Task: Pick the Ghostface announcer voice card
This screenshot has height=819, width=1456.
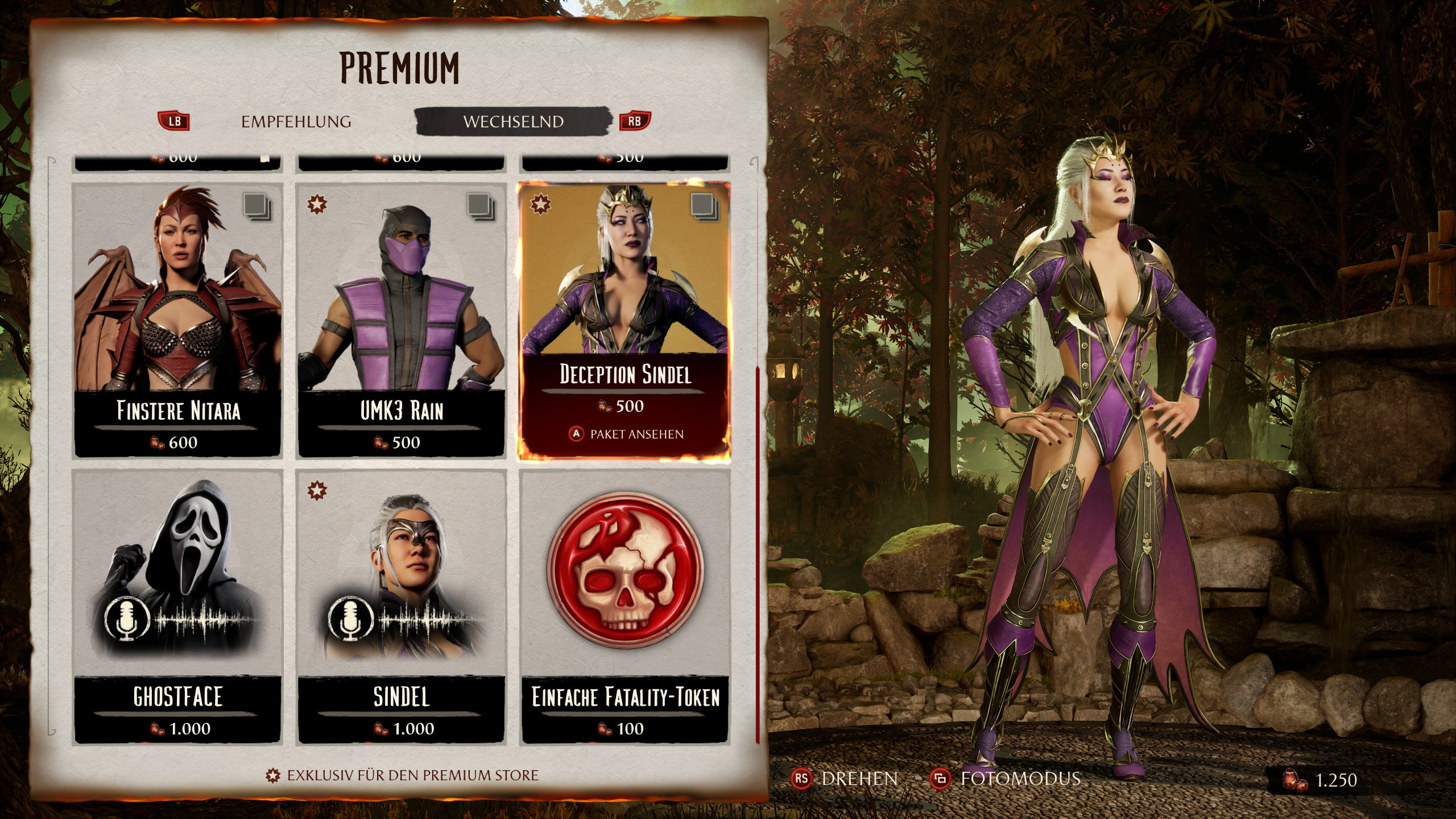Action: click(x=178, y=606)
